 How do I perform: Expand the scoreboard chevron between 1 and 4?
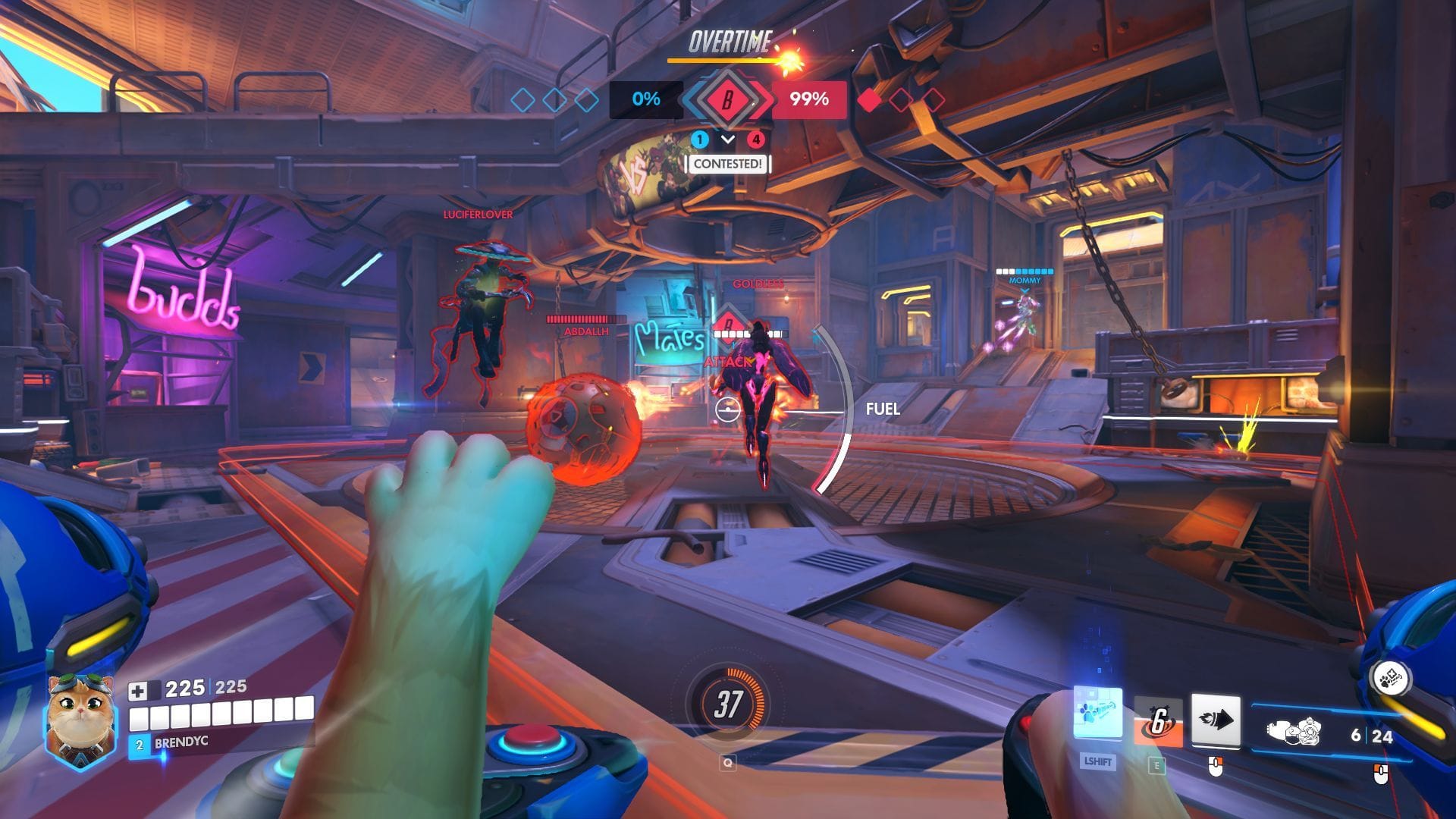coord(728,140)
